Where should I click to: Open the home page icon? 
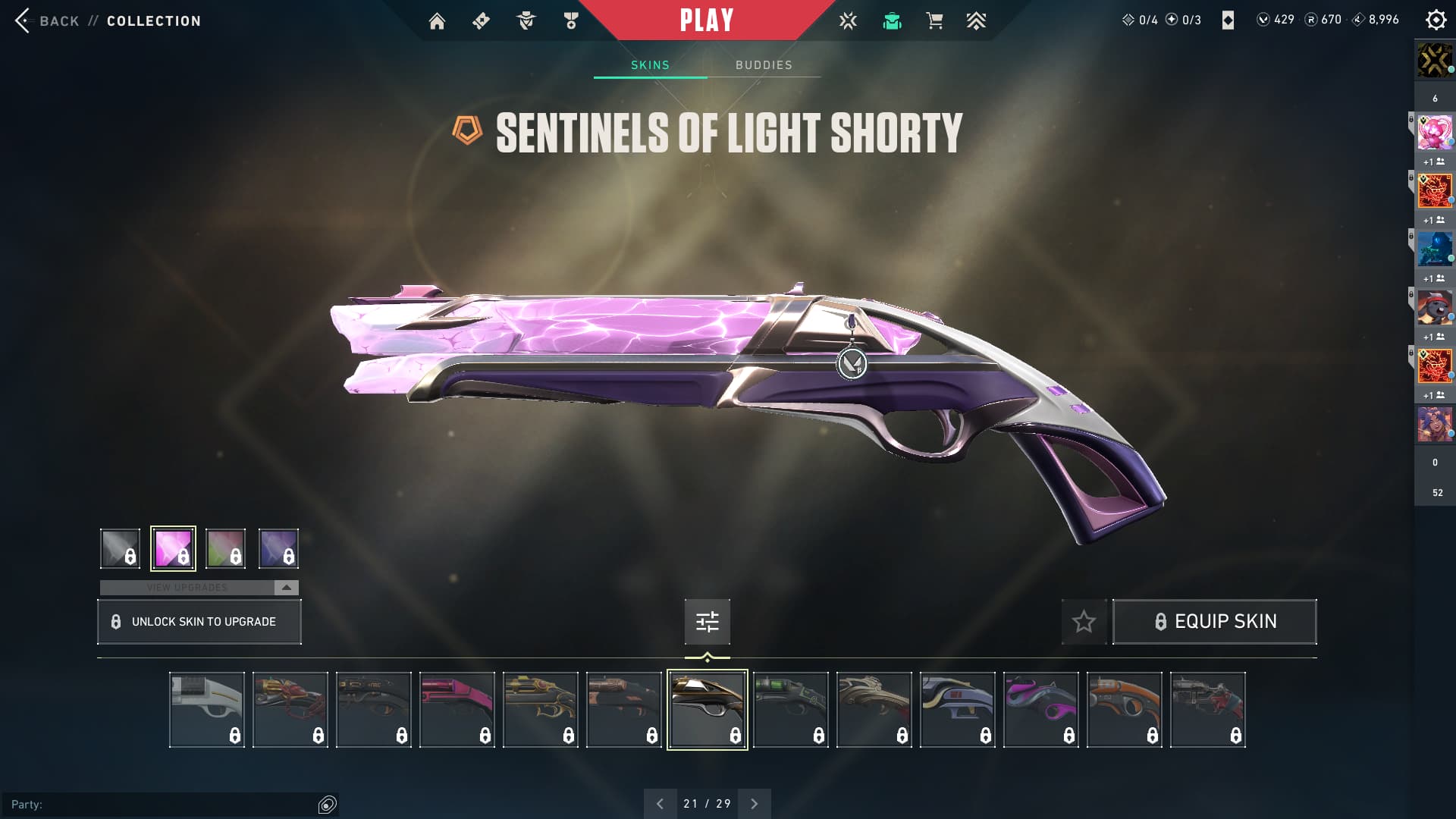tap(437, 21)
